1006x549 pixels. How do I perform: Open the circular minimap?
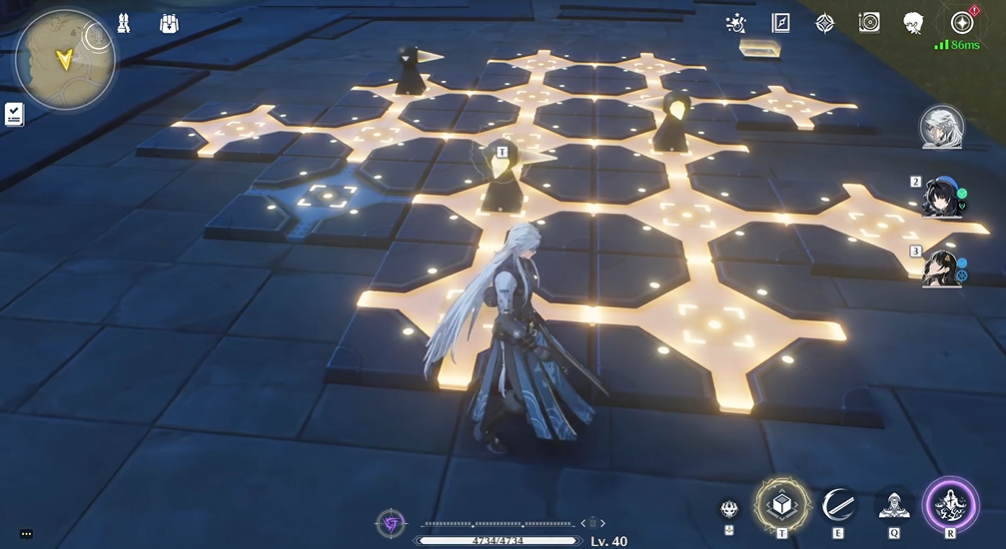click(x=64, y=59)
